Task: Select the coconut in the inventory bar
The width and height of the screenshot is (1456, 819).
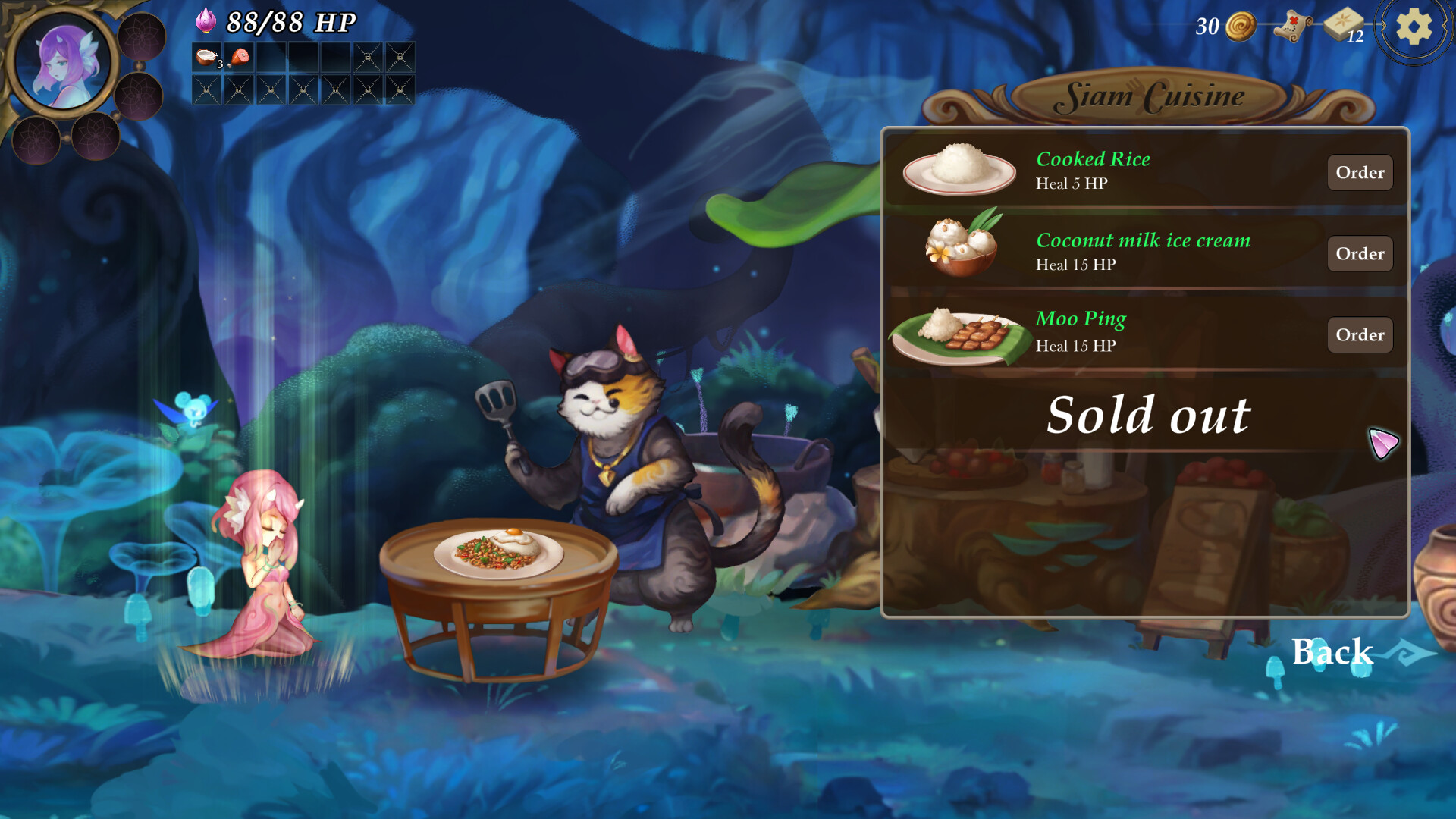Action: [206, 57]
